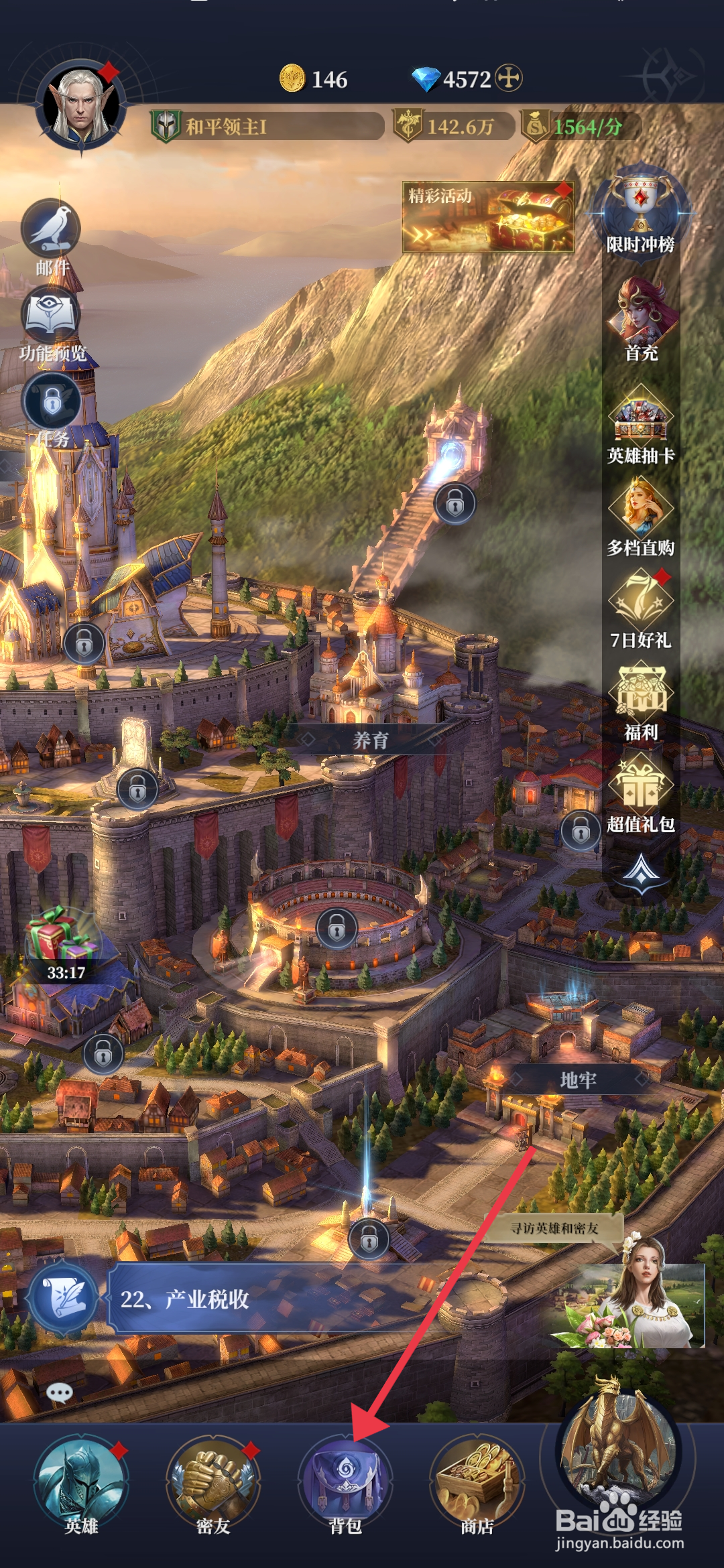Open the 7日好礼 gift event
The image size is (724, 1568).
[640, 604]
